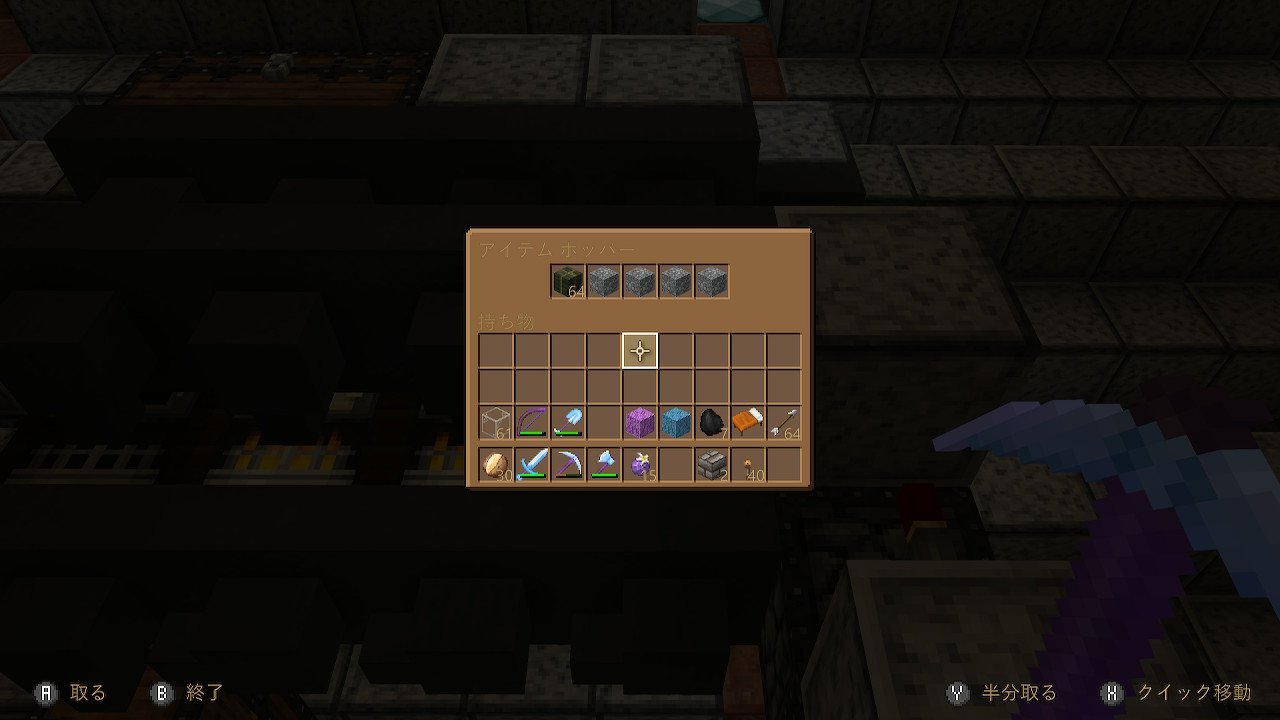This screenshot has height=720, width=1280.
Task: Click the highlighted empty inventory slot
Action: tap(639, 350)
